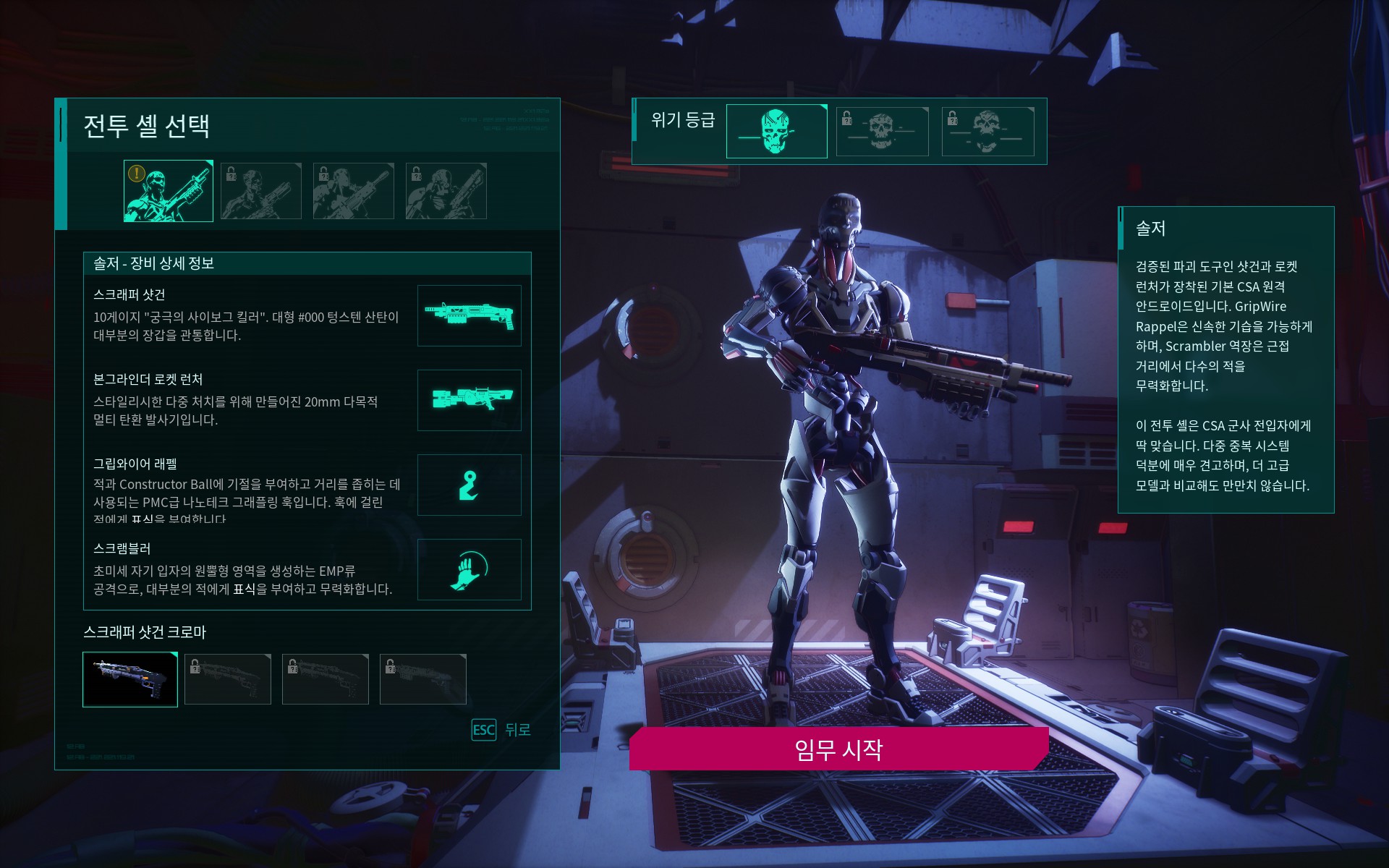Screen dimensions: 1389x868
Task: Select the Soldier combat shell thumbnail
Action: (169, 191)
